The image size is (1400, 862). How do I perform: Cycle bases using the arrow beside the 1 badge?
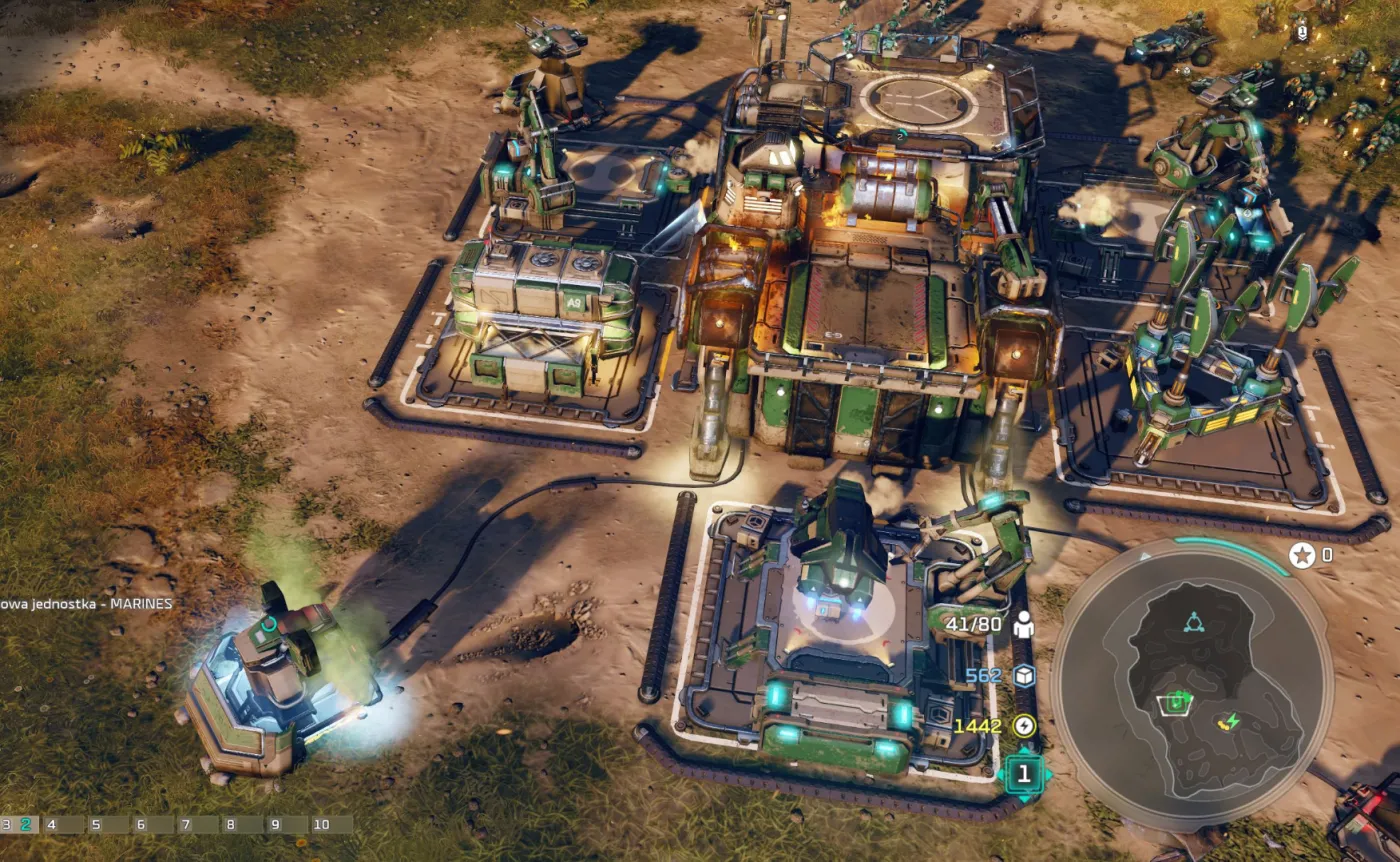pos(1048,774)
